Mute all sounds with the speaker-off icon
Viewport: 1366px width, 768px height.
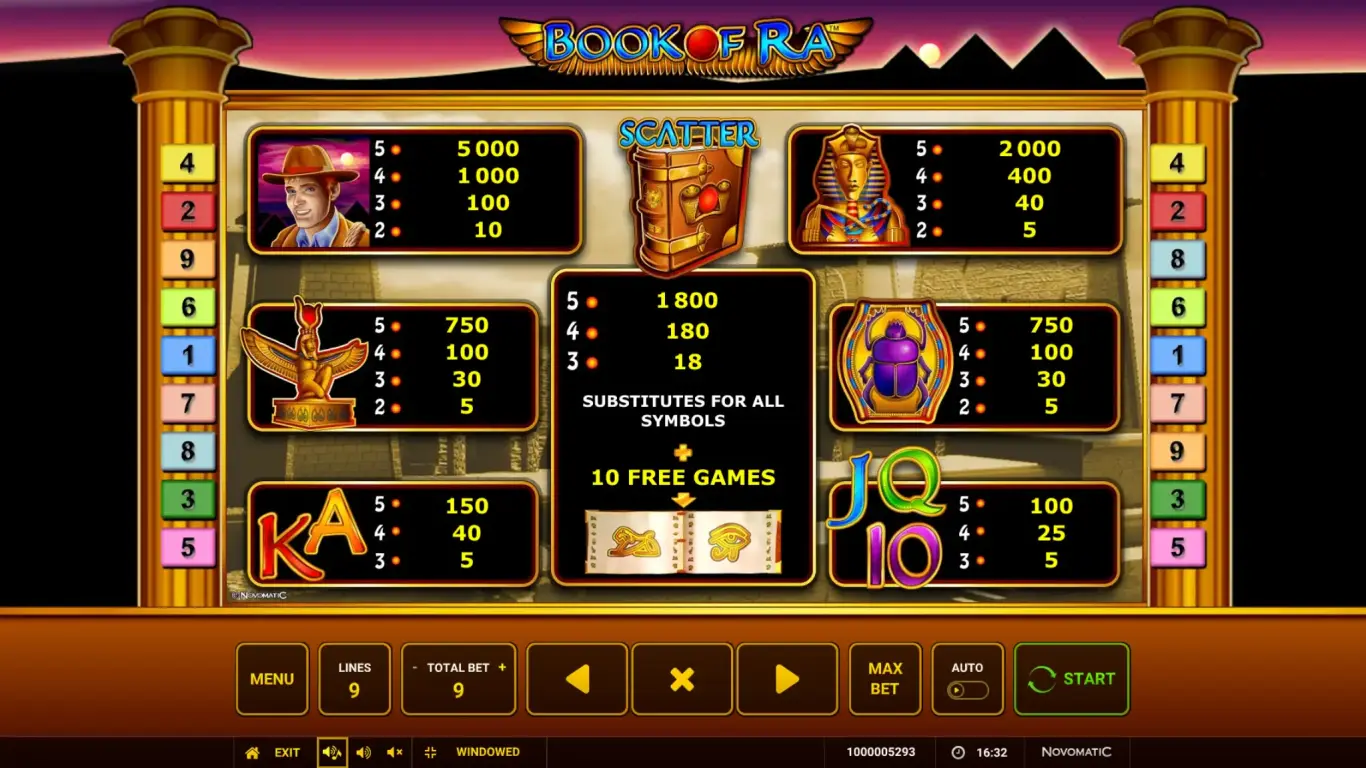pyautogui.click(x=393, y=752)
